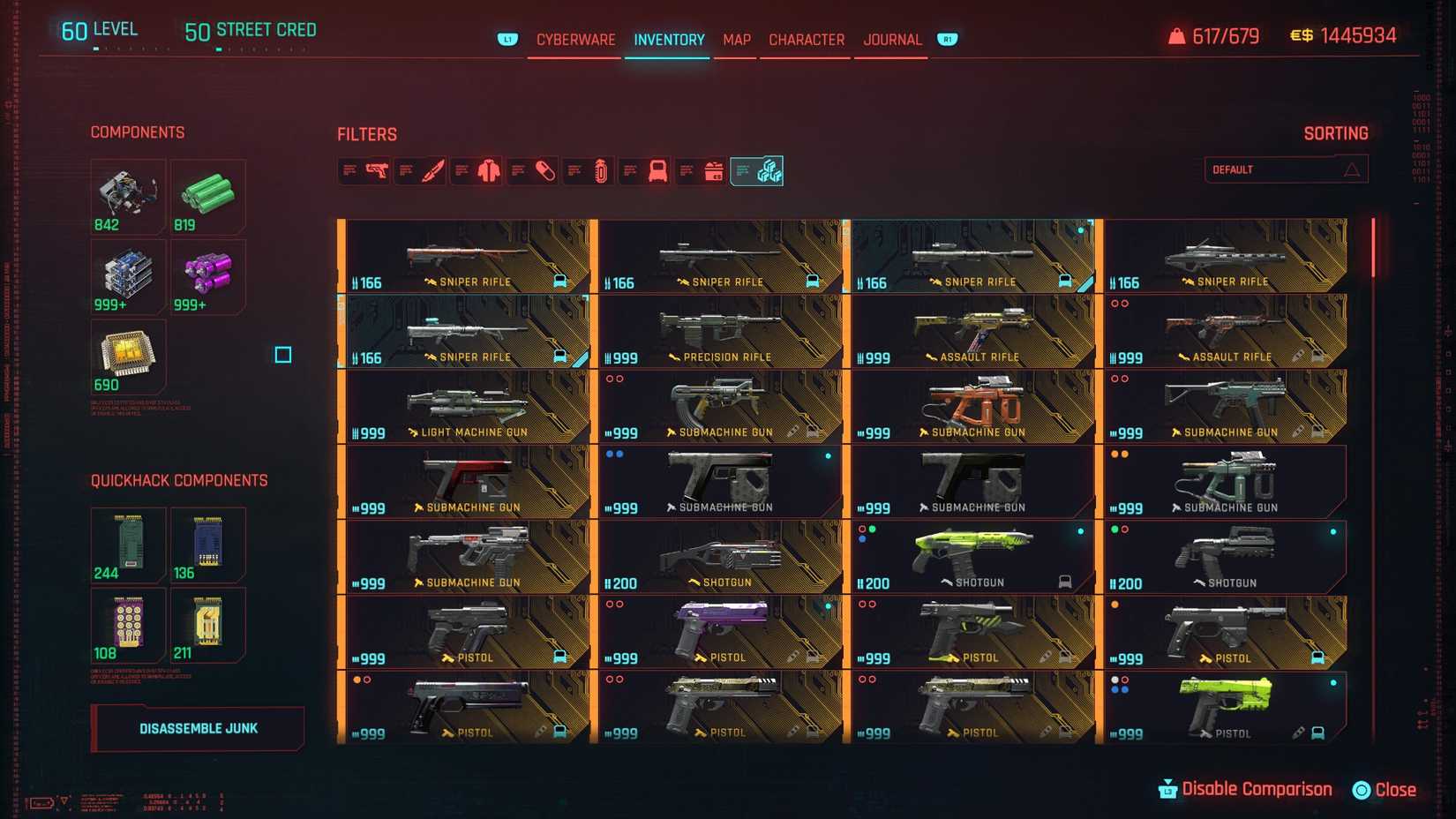
Task: Toggle the empty checkbox near the components panel
Action: (x=282, y=355)
